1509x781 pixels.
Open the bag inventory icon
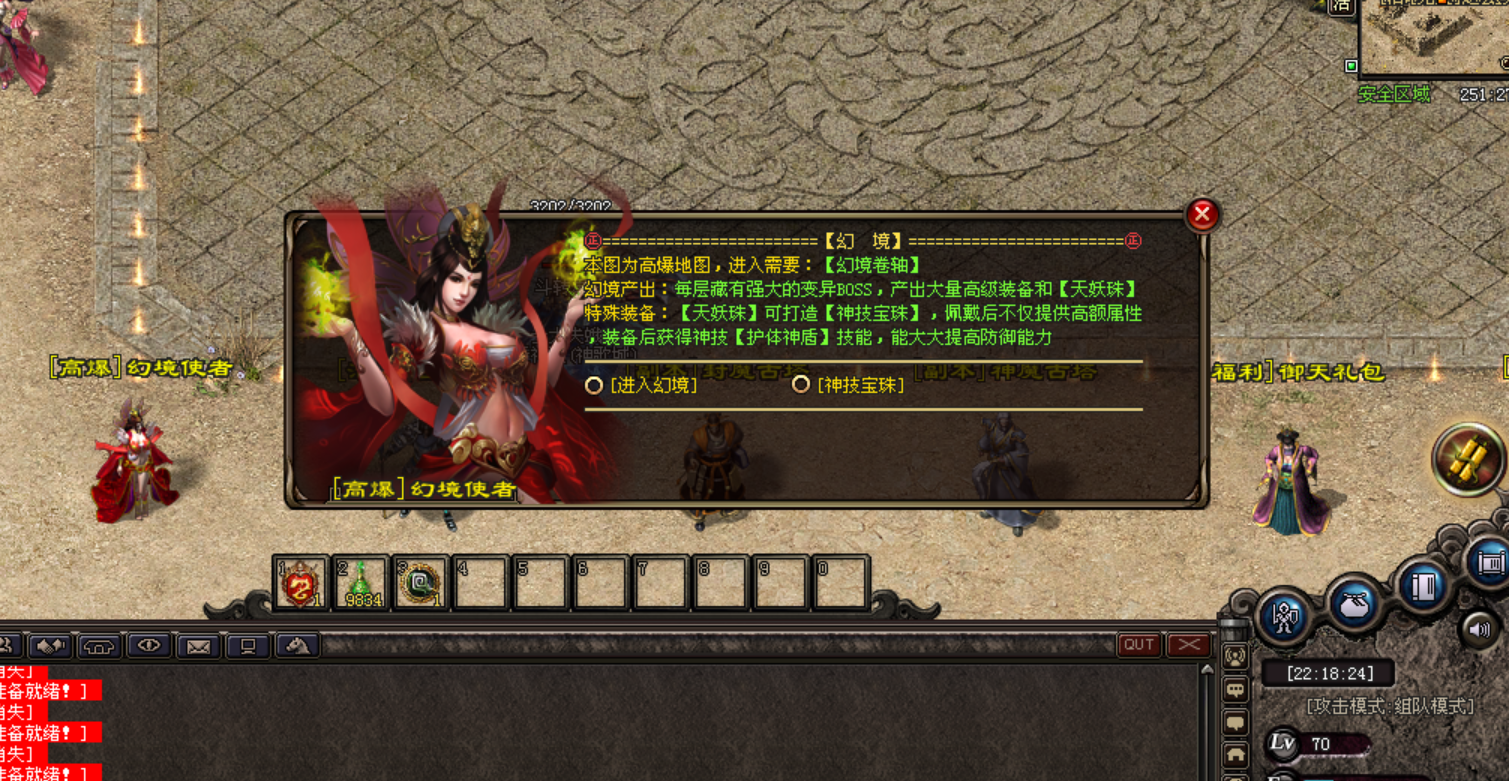pyautogui.click(x=1355, y=603)
